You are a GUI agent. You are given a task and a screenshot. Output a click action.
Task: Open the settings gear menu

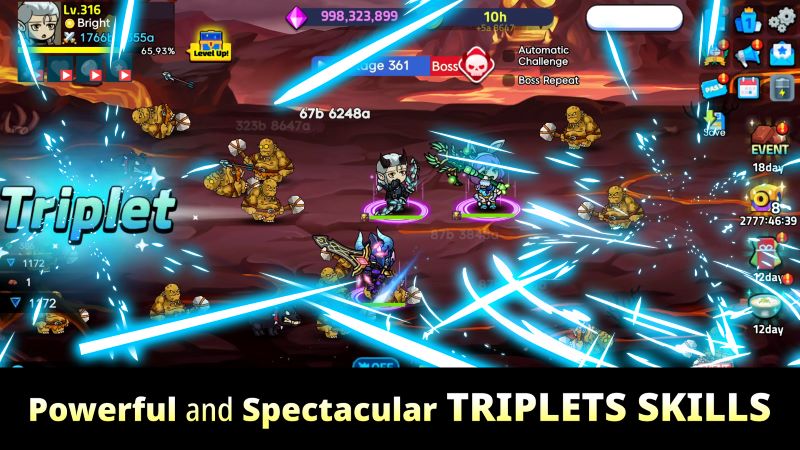[781, 19]
